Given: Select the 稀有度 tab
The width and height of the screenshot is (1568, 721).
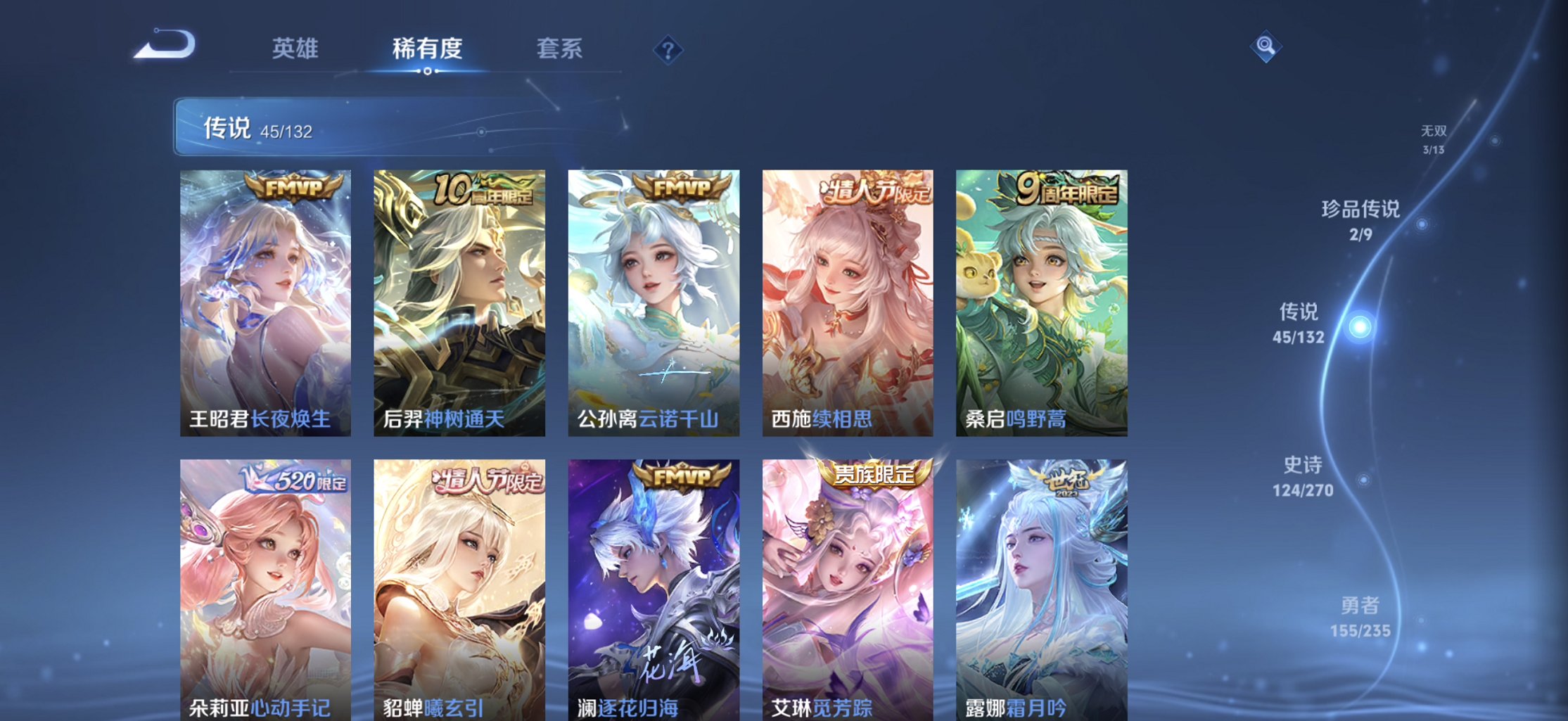Looking at the screenshot, I should click(428, 48).
